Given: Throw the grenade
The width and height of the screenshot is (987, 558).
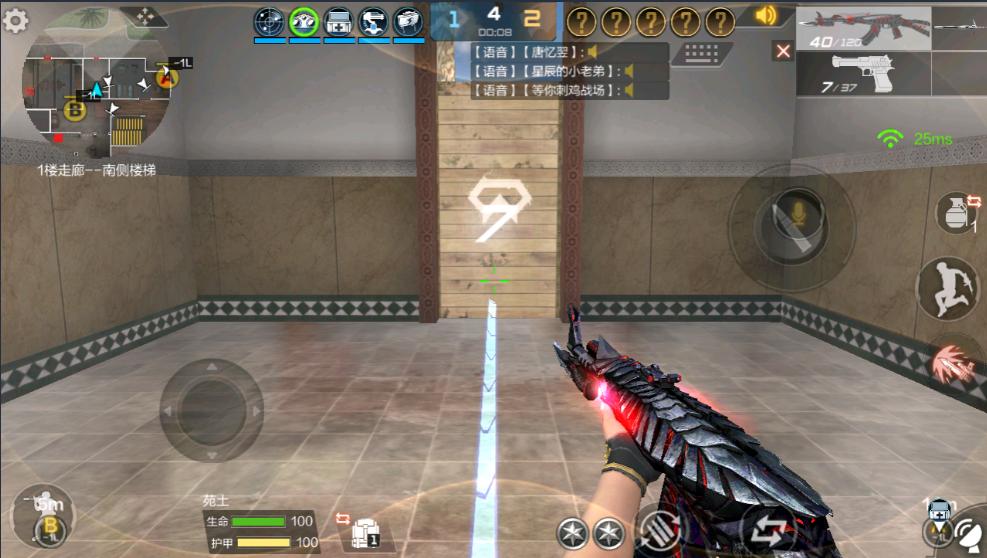Looking at the screenshot, I should 956,213.
